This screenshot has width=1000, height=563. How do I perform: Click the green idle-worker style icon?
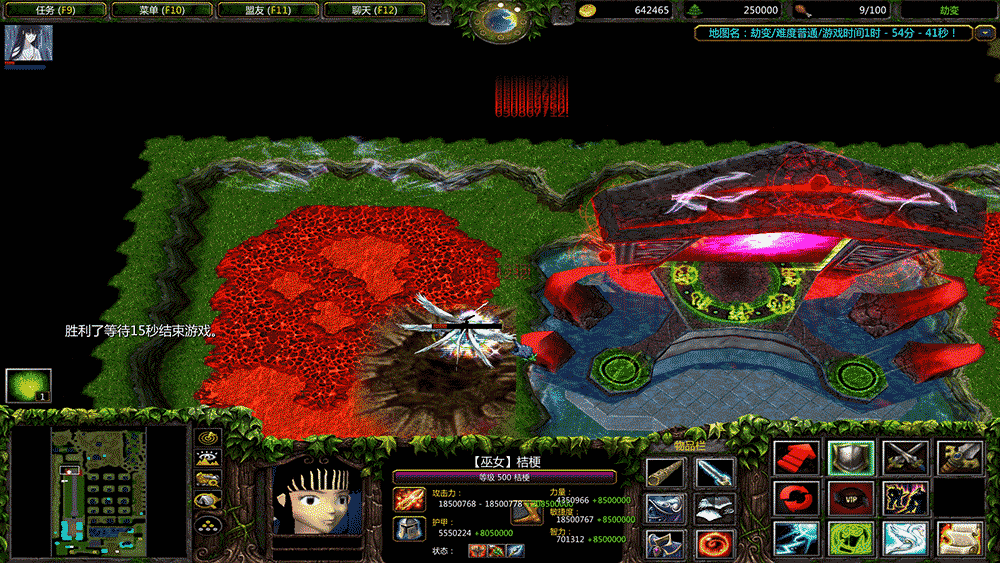click(x=28, y=386)
